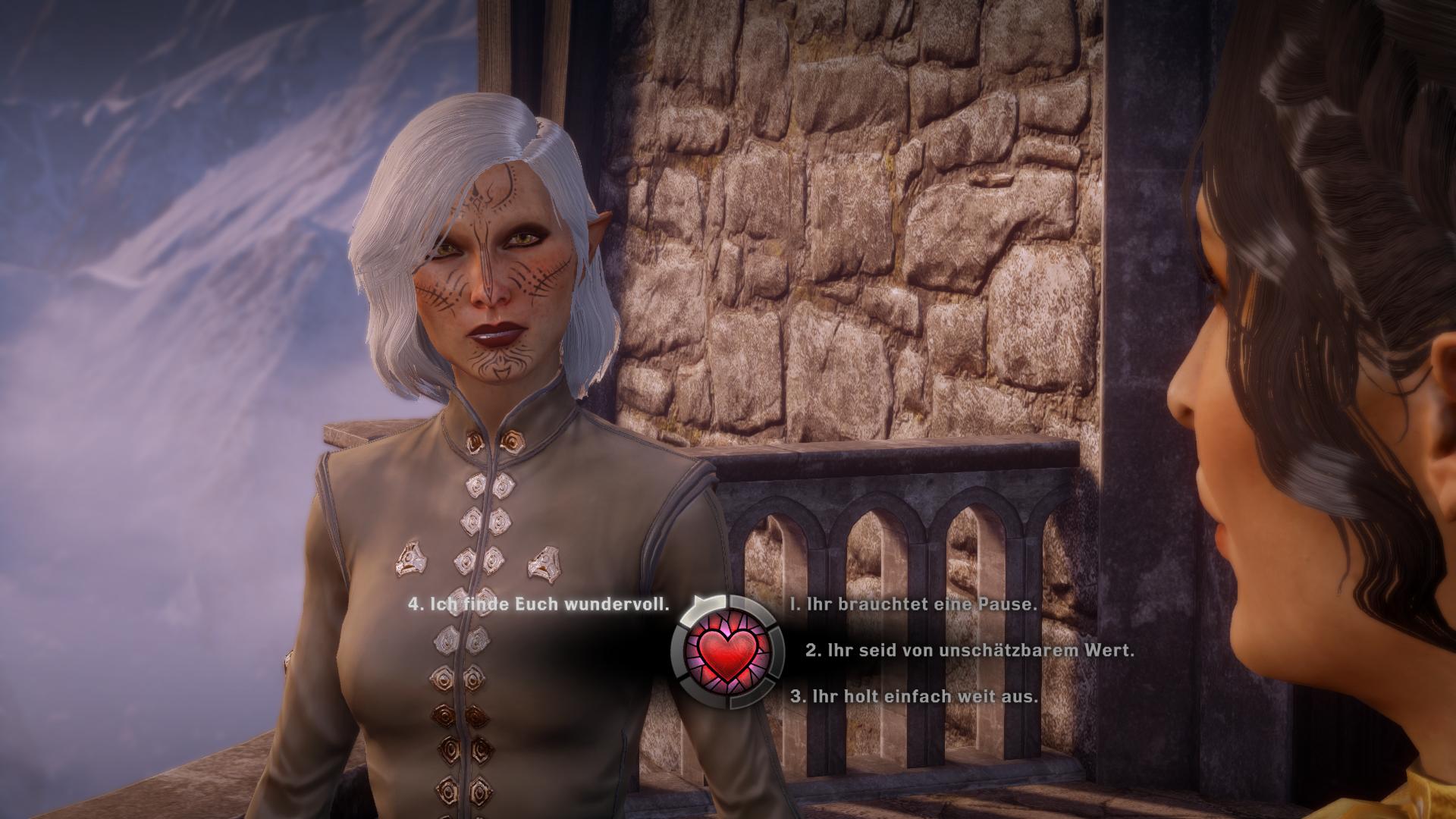1456x819 pixels.
Task: Choose "Ich finde Euch wundervoll." romance reply
Action: click(x=539, y=604)
